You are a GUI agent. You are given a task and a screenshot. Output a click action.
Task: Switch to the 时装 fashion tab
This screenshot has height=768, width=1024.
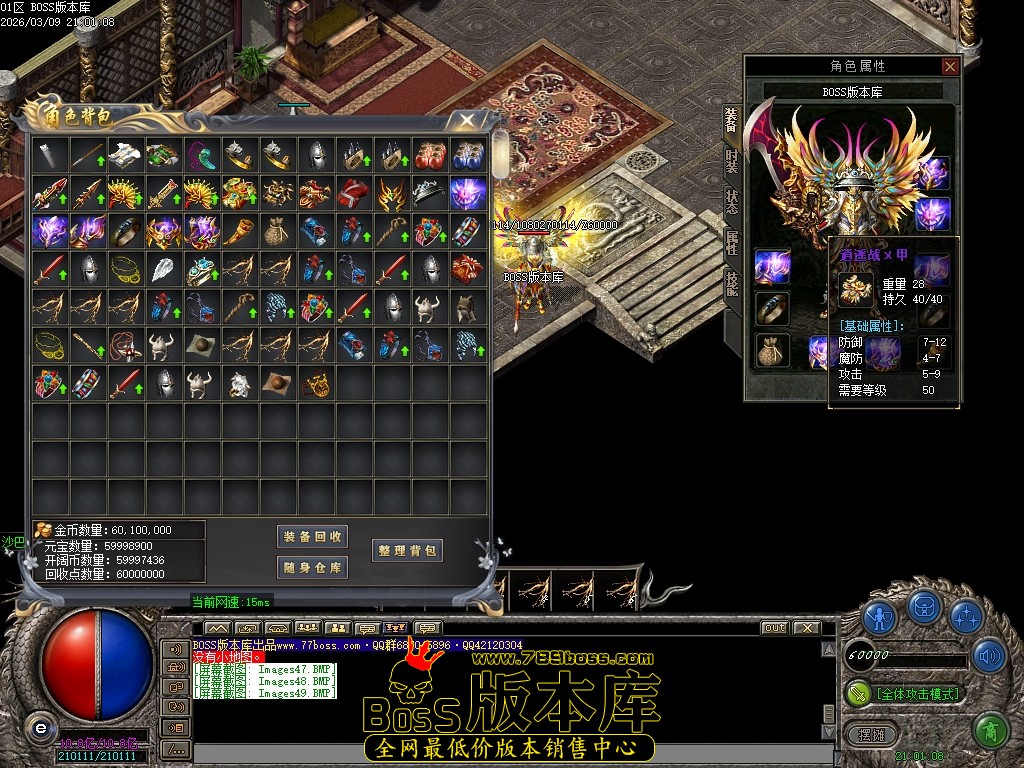coord(731,160)
